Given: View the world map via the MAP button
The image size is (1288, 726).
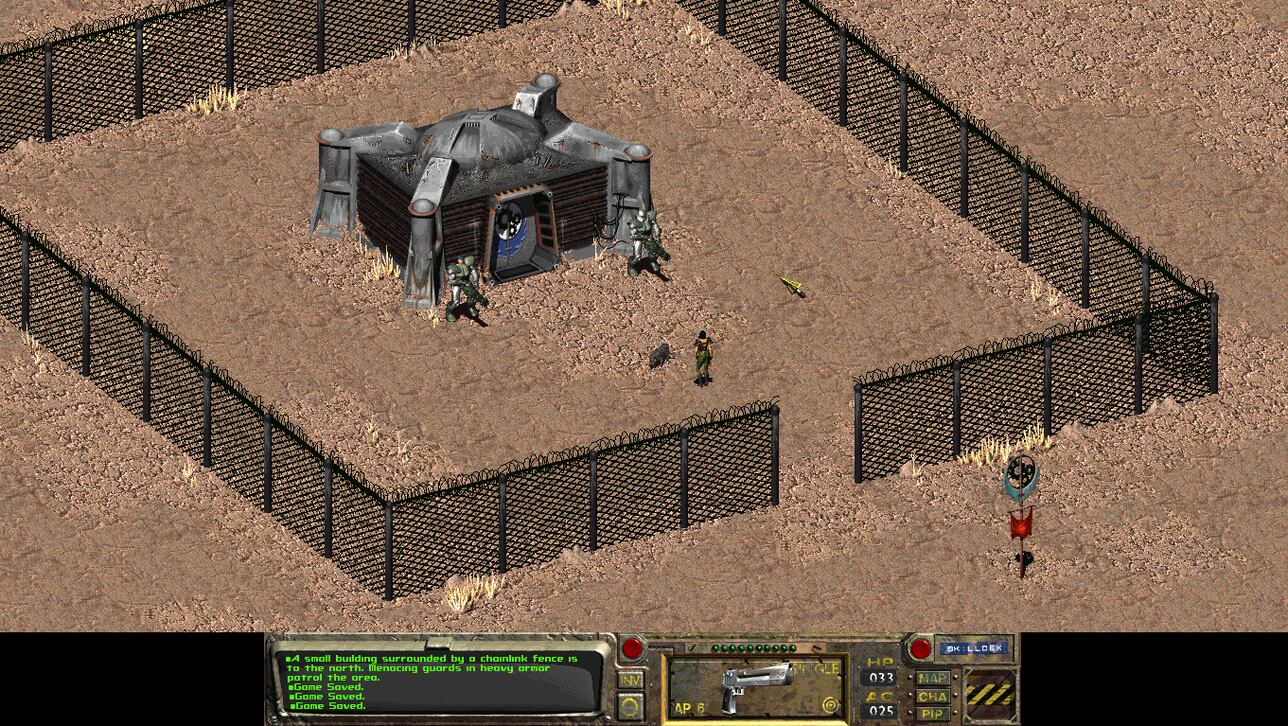Looking at the screenshot, I should tap(931, 679).
